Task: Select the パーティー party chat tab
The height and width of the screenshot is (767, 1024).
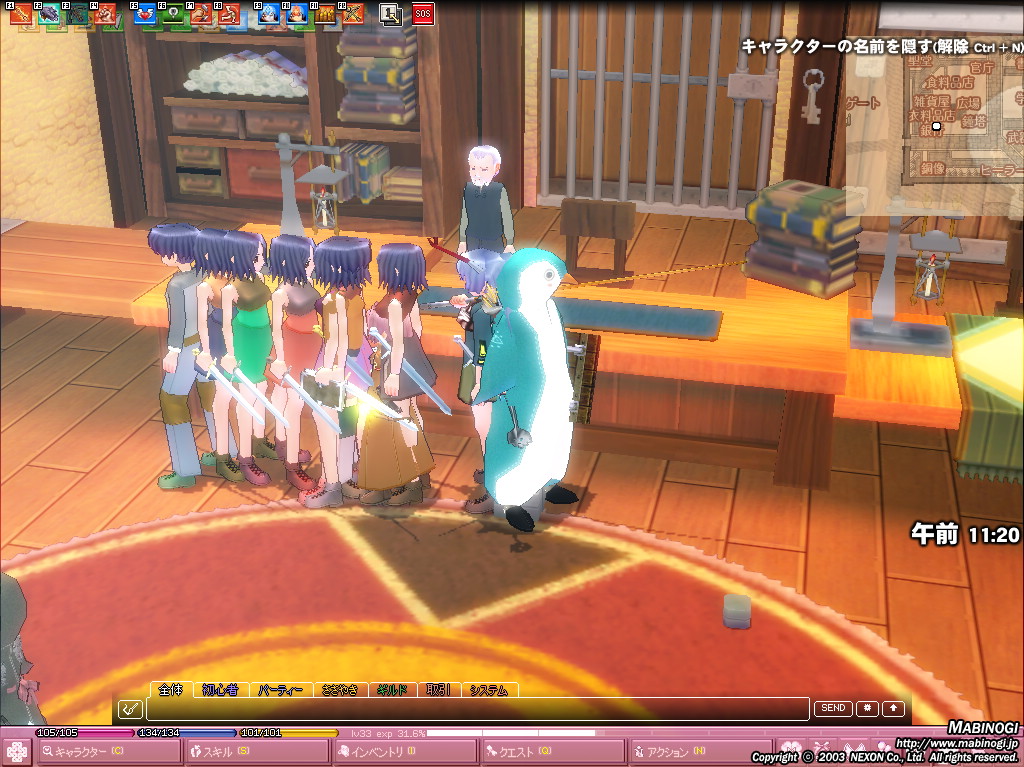Action: [281, 690]
